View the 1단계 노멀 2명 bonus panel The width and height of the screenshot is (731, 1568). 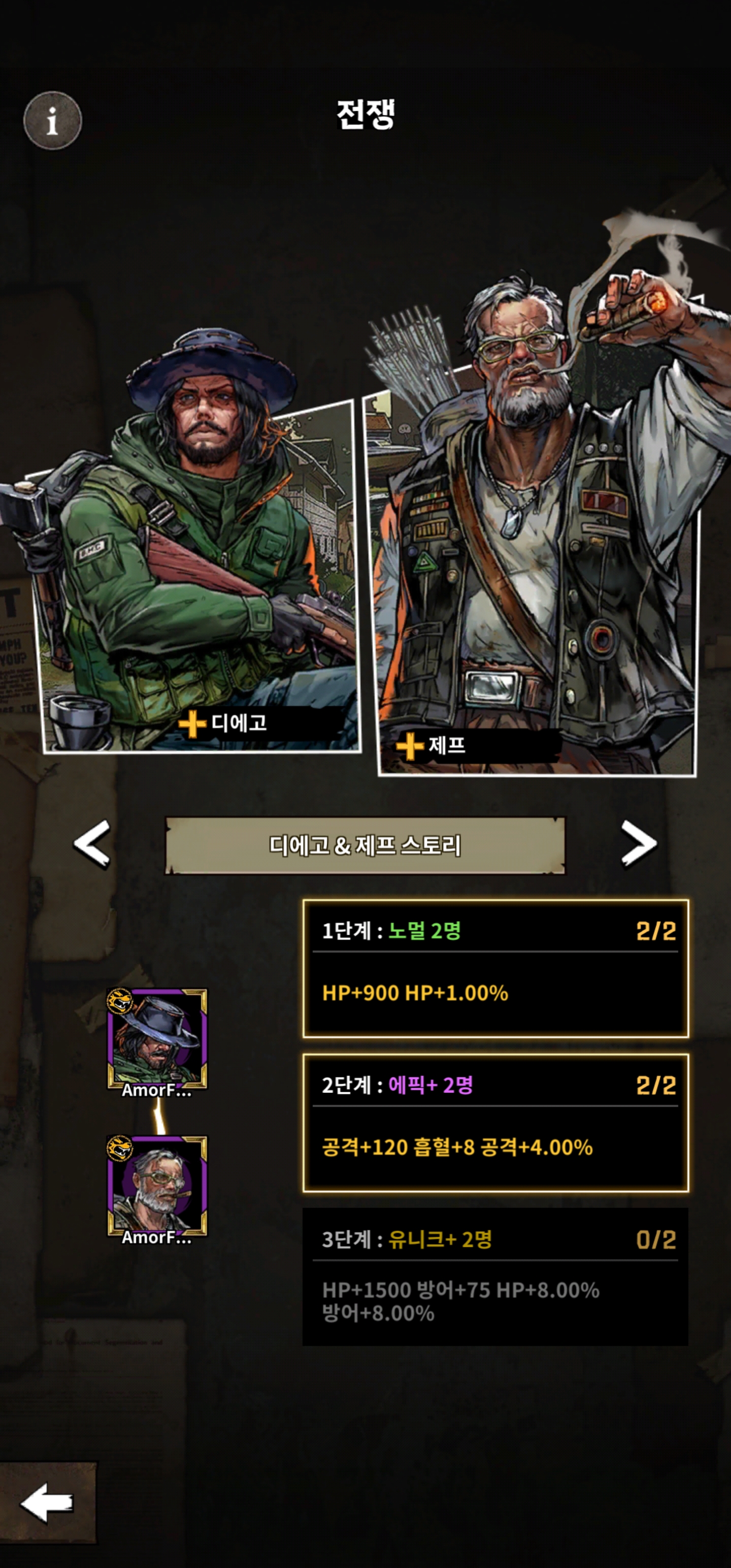click(495, 968)
